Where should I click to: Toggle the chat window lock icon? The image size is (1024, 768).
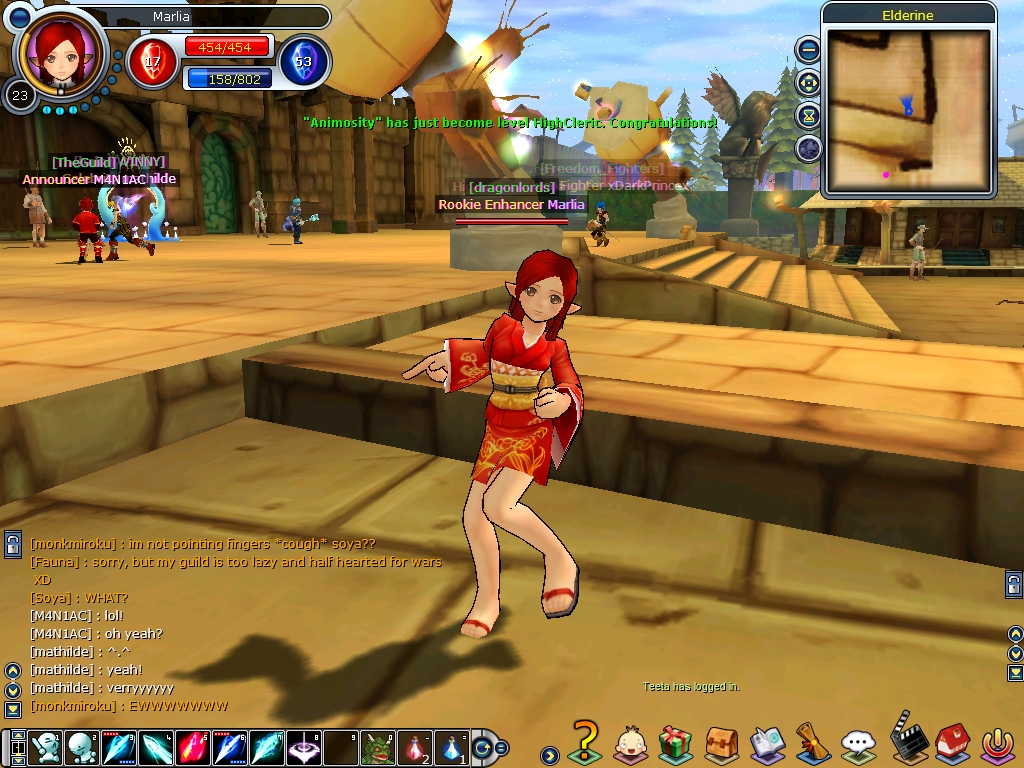13,545
